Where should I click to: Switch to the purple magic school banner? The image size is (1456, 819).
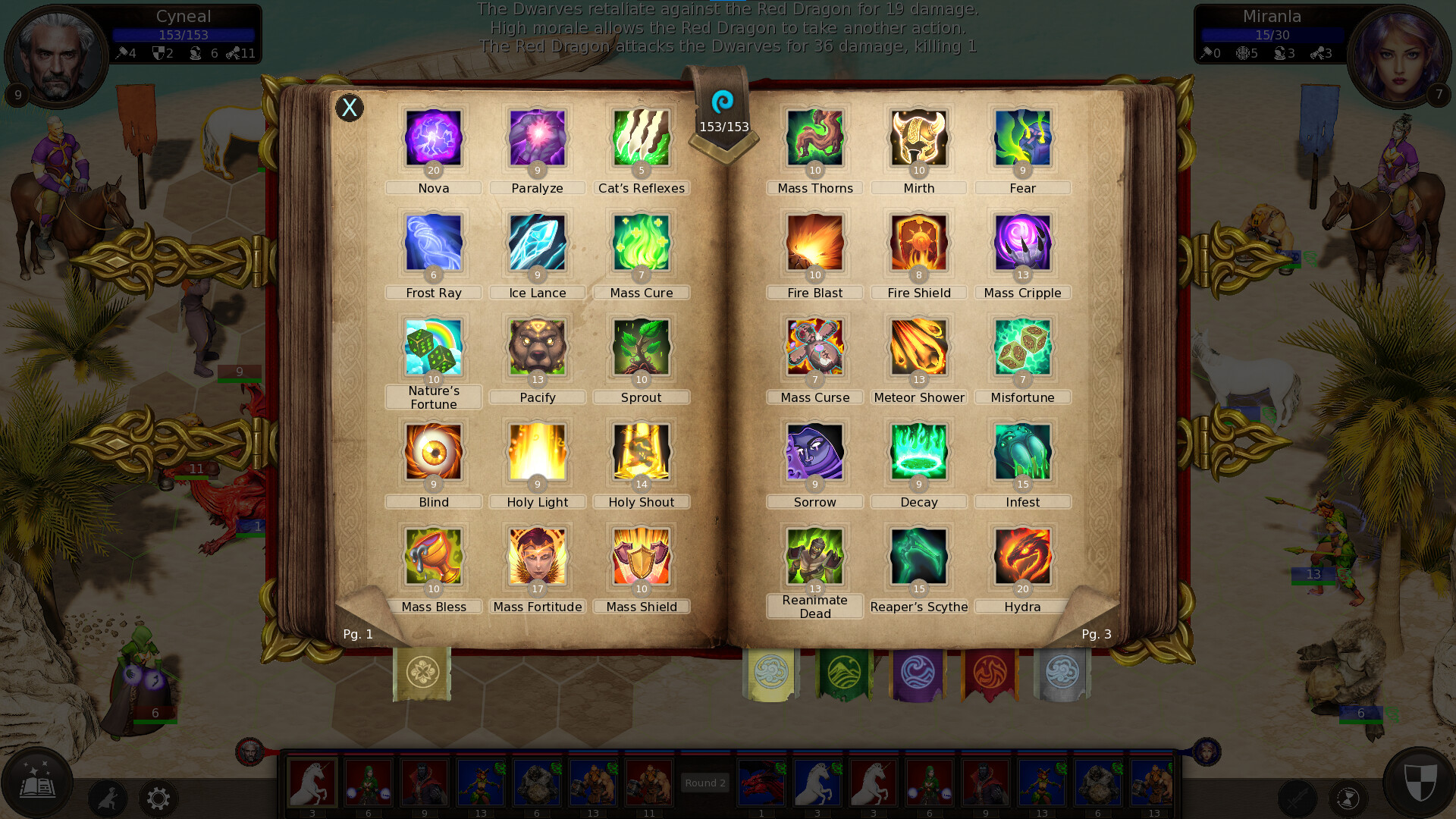pos(917,673)
